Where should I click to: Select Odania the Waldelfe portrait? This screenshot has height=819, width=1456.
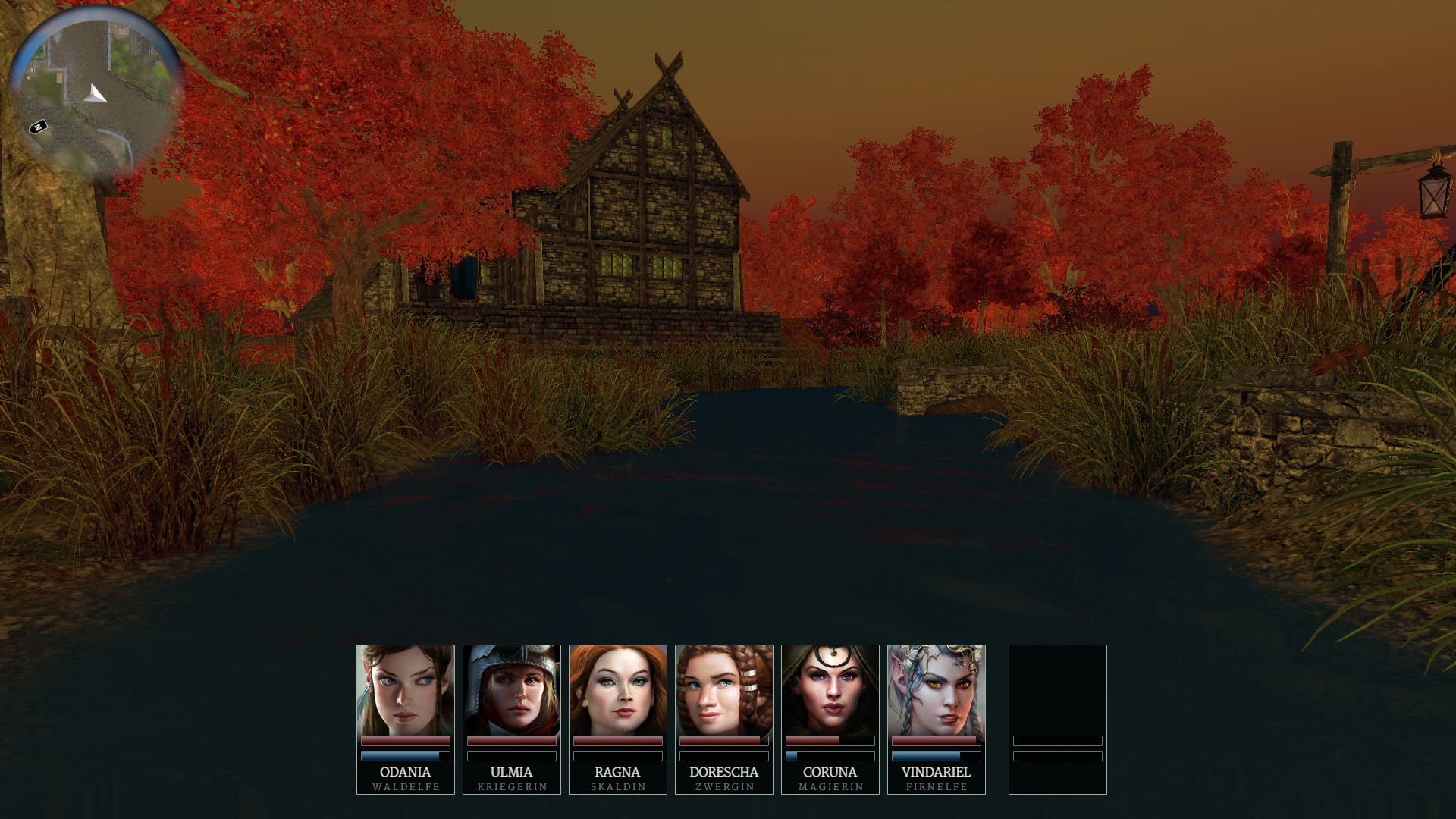(405, 691)
